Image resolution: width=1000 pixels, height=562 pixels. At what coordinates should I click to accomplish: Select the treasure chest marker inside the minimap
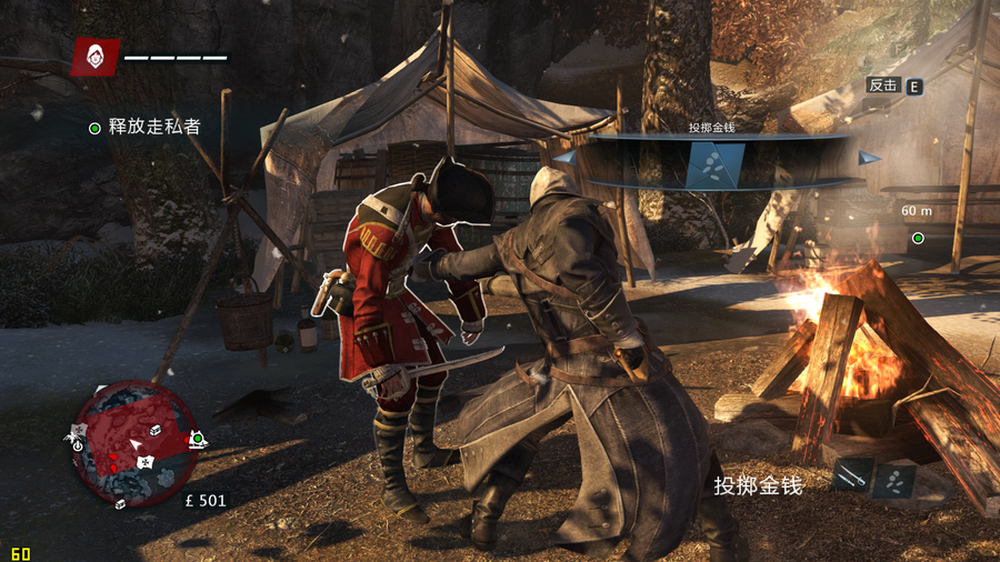(155, 429)
